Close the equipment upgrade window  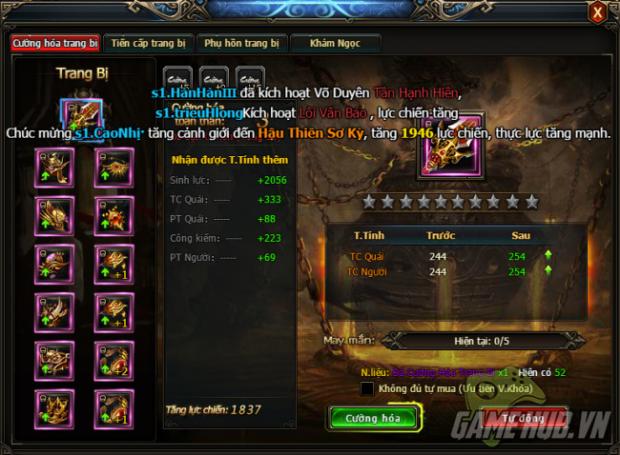pos(597,12)
